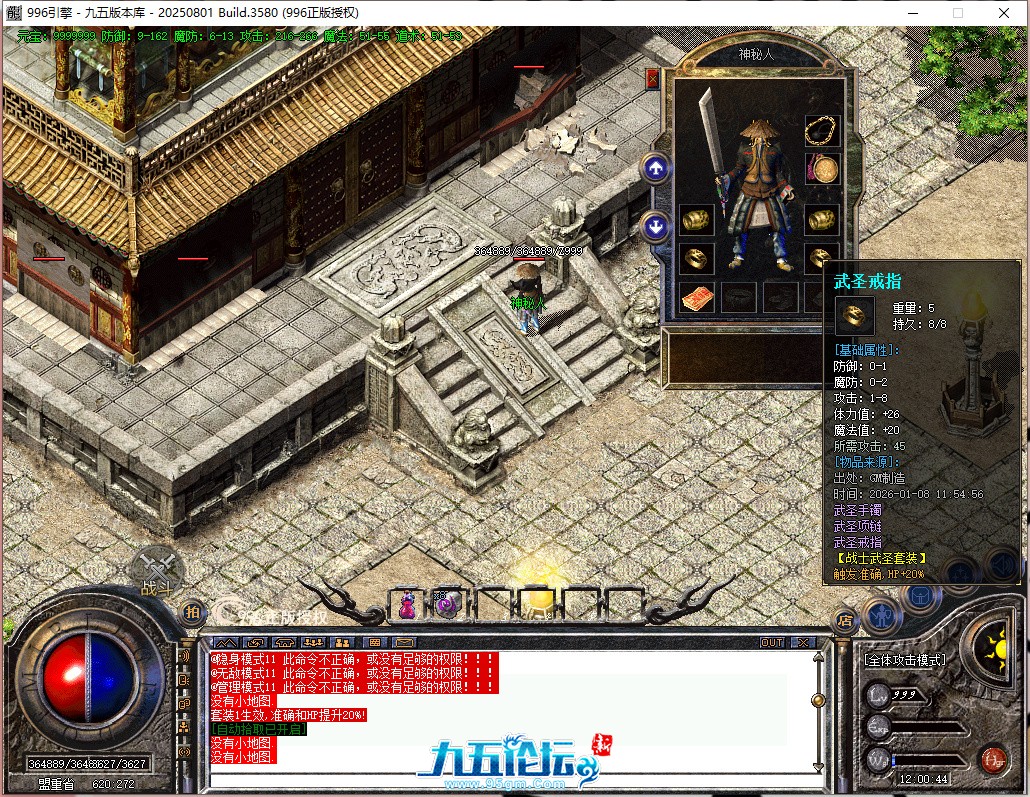Open the 拍 auction button
The height and width of the screenshot is (797, 1030).
tap(193, 611)
